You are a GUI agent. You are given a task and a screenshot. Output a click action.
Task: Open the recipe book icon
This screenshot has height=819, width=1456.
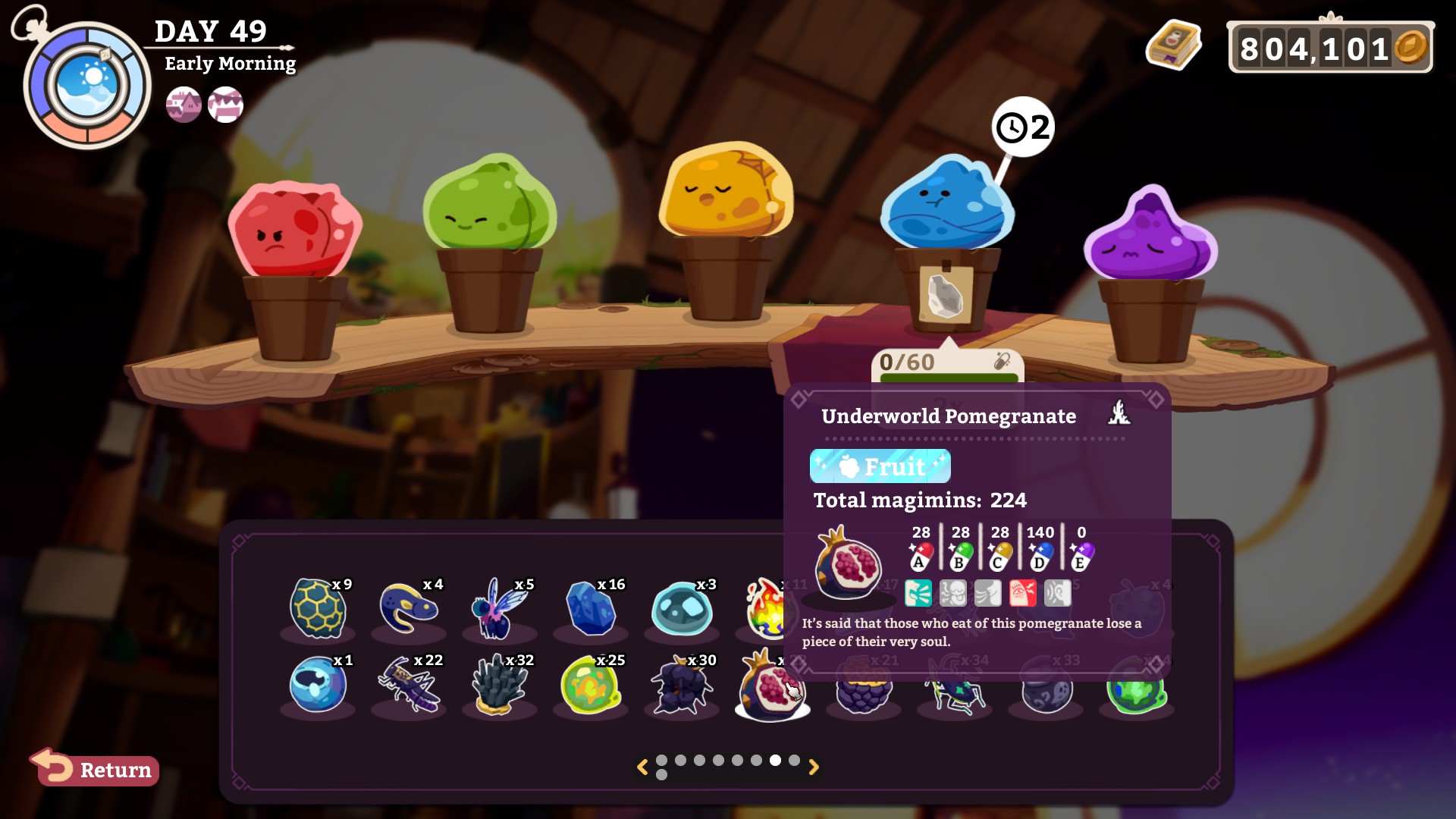click(x=1173, y=46)
